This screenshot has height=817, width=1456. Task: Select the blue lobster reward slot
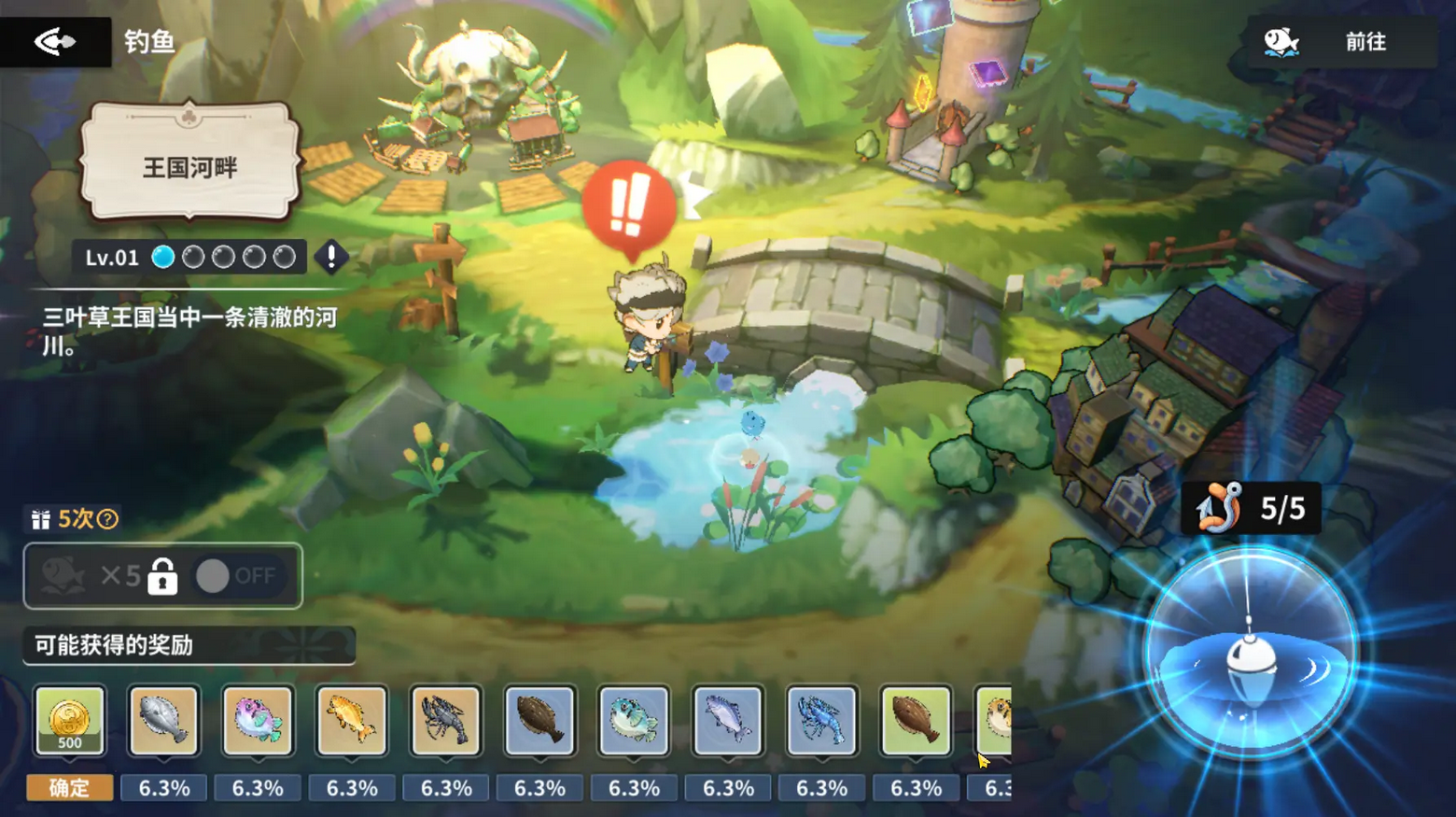pyautogui.click(x=821, y=720)
